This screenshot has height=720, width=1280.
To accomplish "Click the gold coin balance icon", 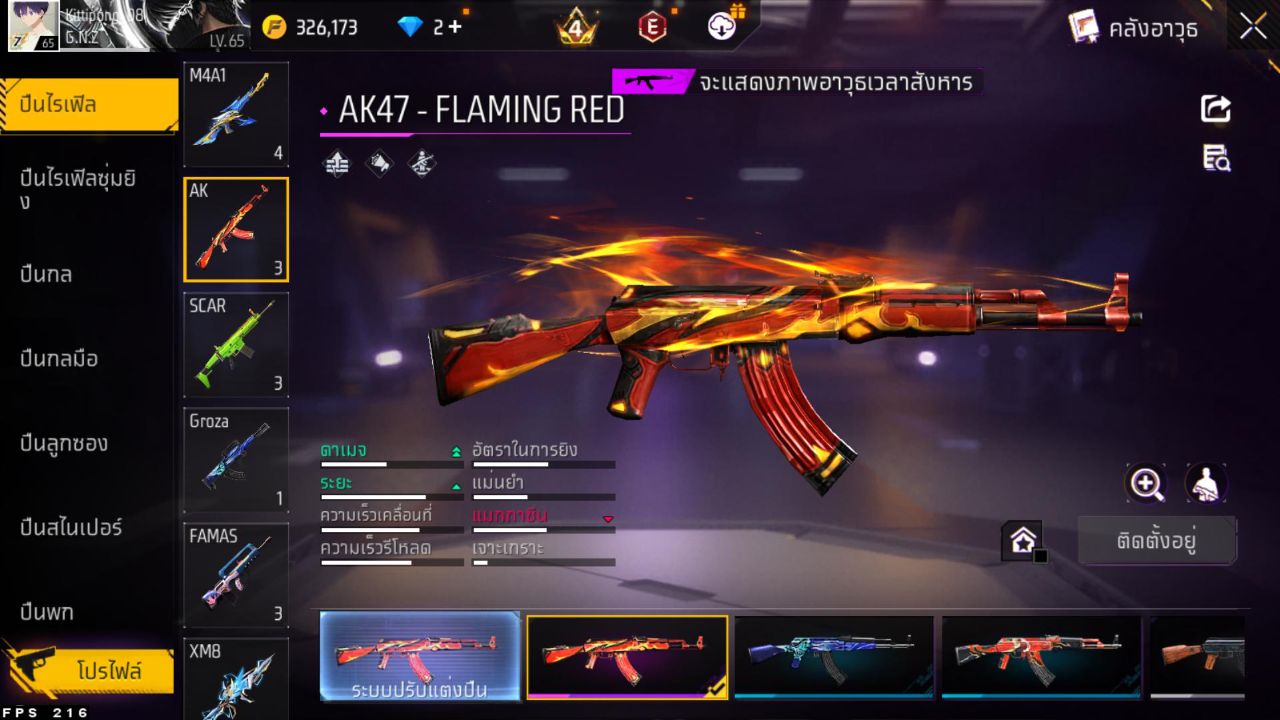I will pos(273,27).
